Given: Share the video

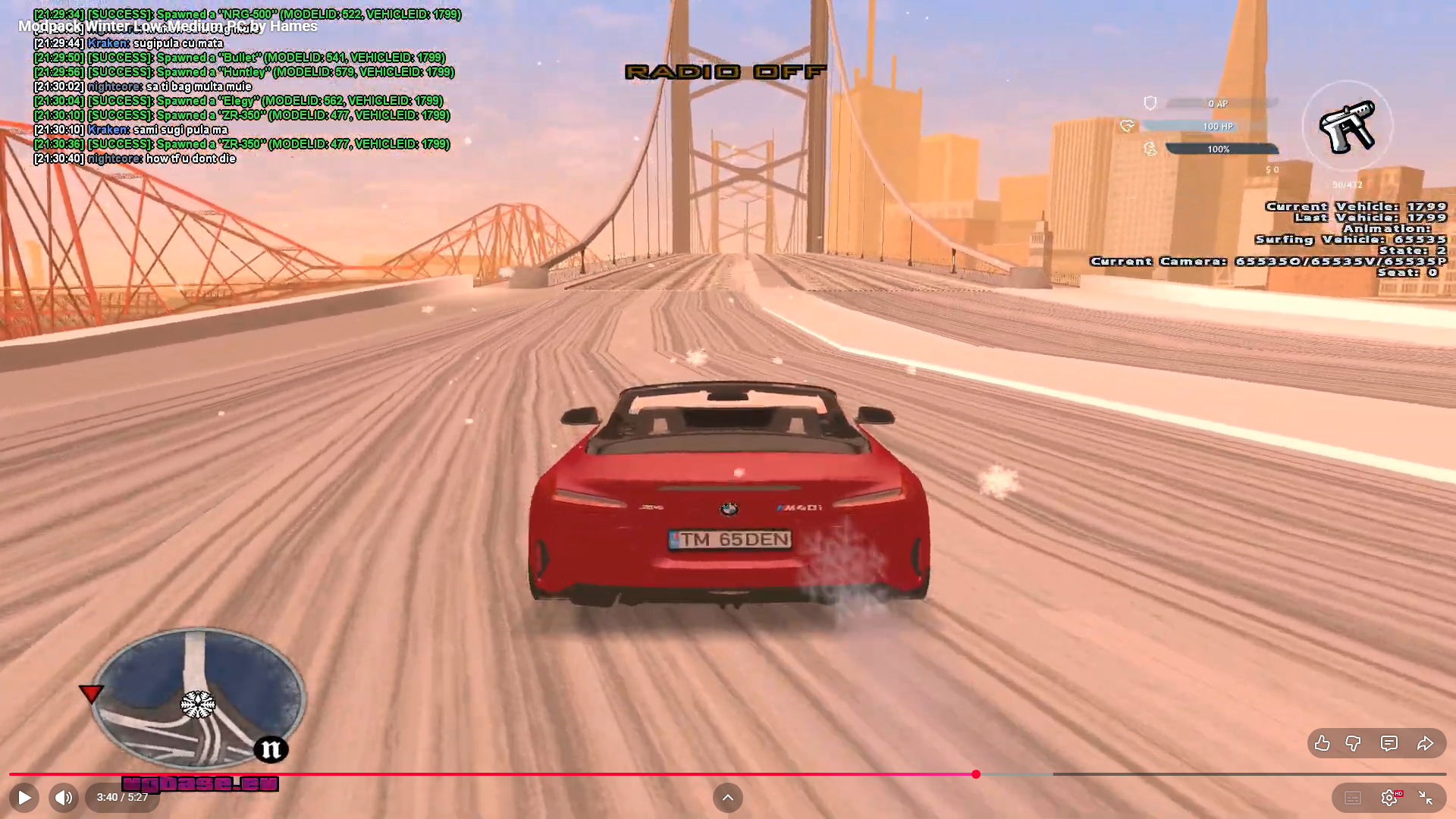Looking at the screenshot, I should pos(1425,743).
